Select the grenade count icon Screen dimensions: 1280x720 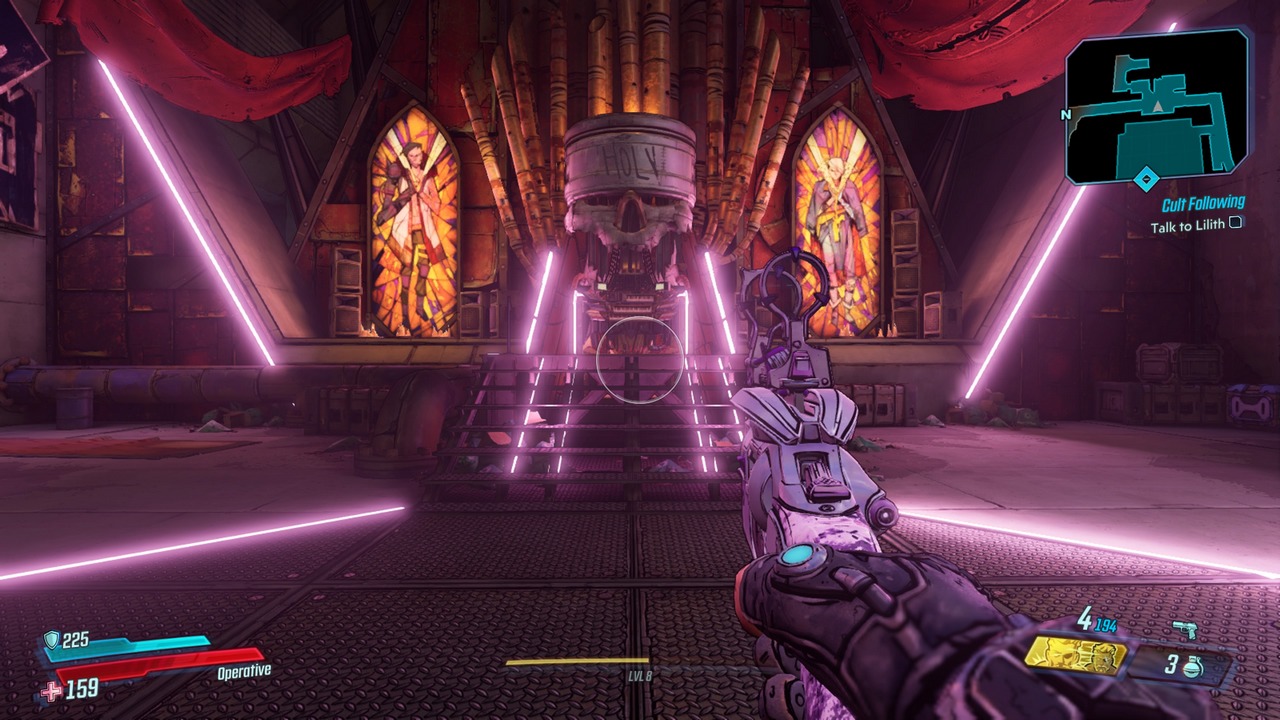[x=1191, y=667]
